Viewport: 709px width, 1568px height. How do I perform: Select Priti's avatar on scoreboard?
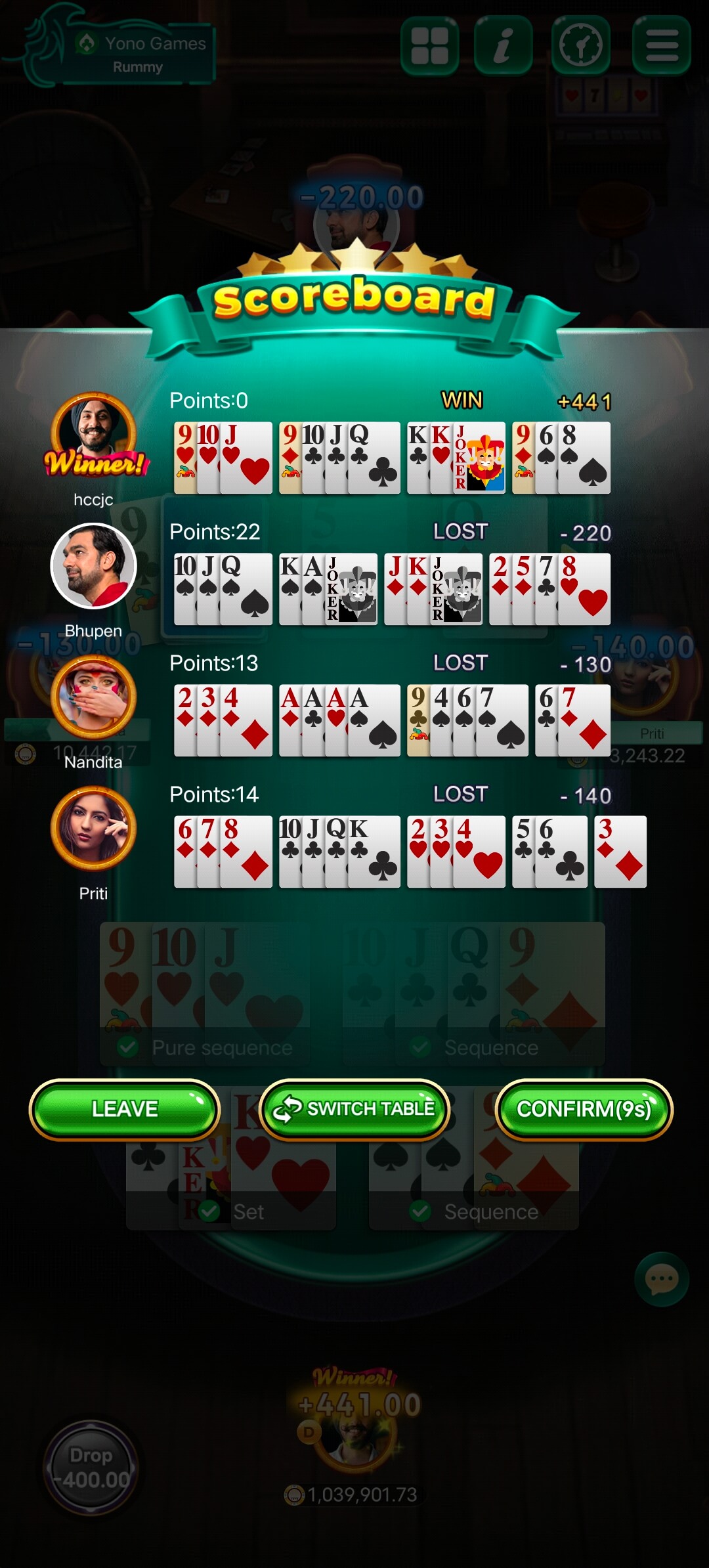(94, 828)
